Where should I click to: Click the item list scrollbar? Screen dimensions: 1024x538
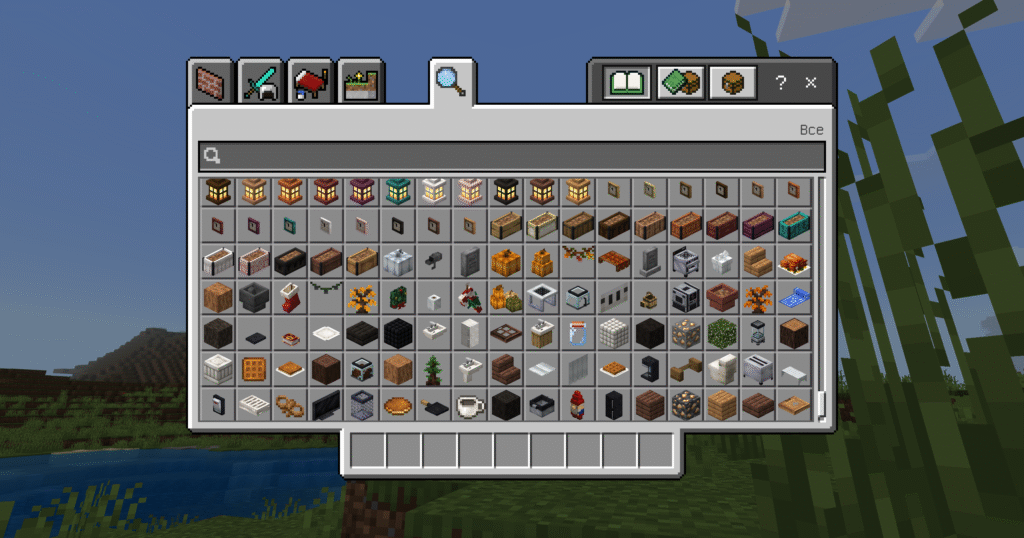[821, 300]
